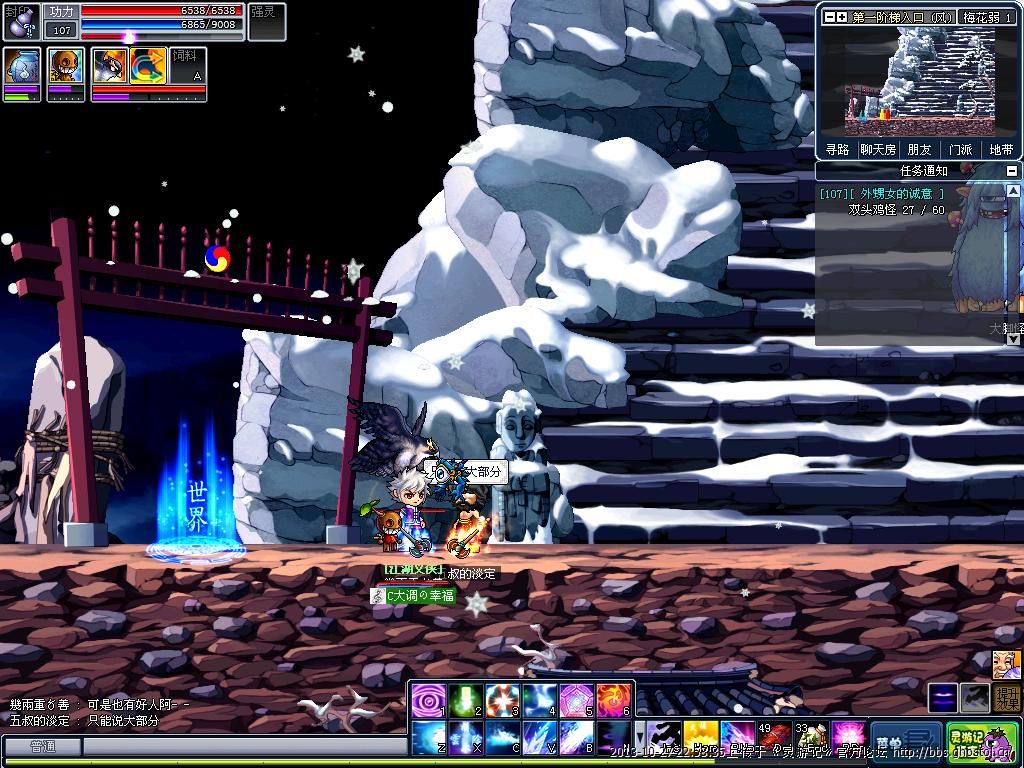Collapse the 任务通知 quest notice panel

click(x=1011, y=171)
